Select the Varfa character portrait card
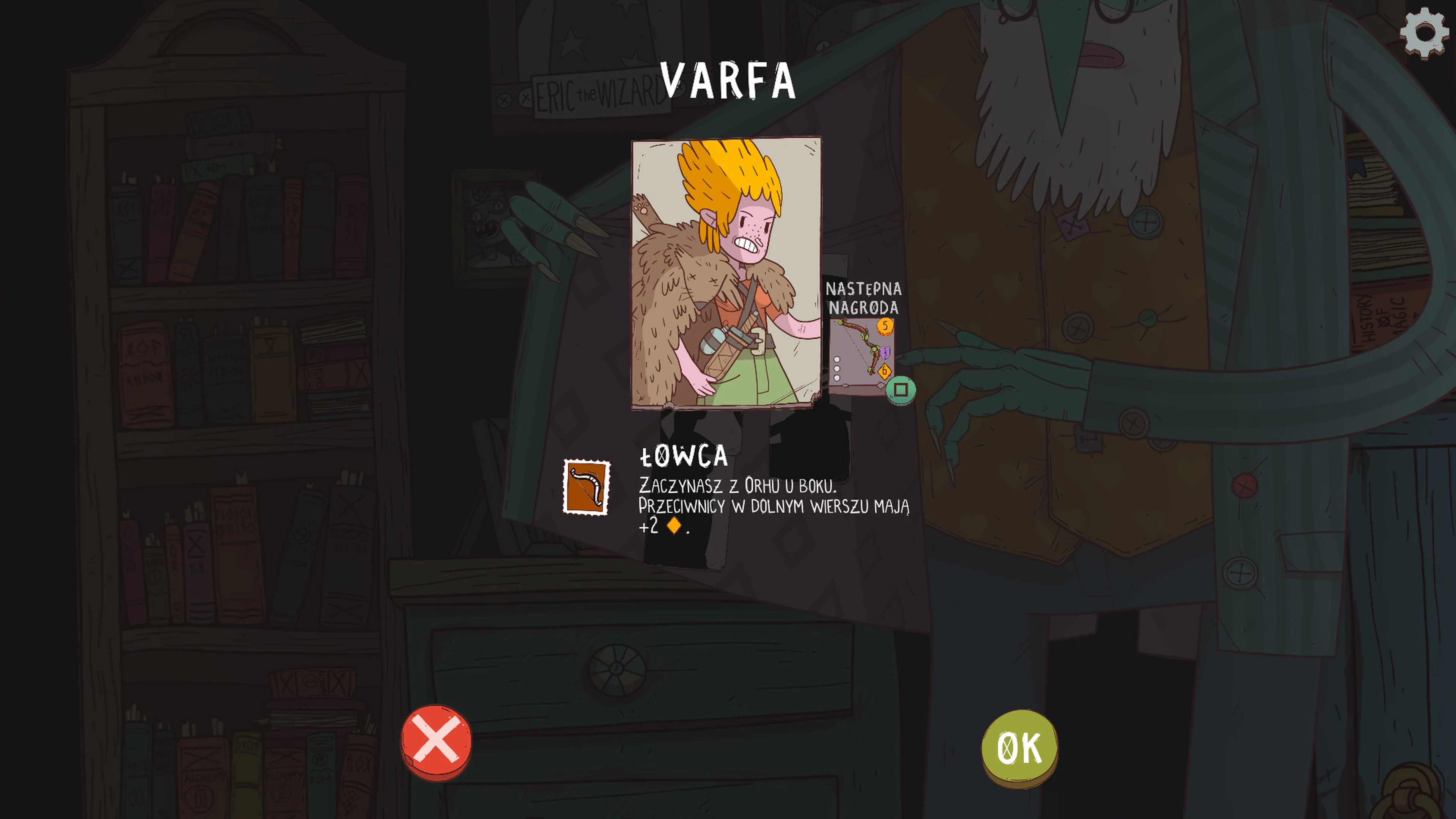1456x819 pixels. pyautogui.click(x=726, y=273)
